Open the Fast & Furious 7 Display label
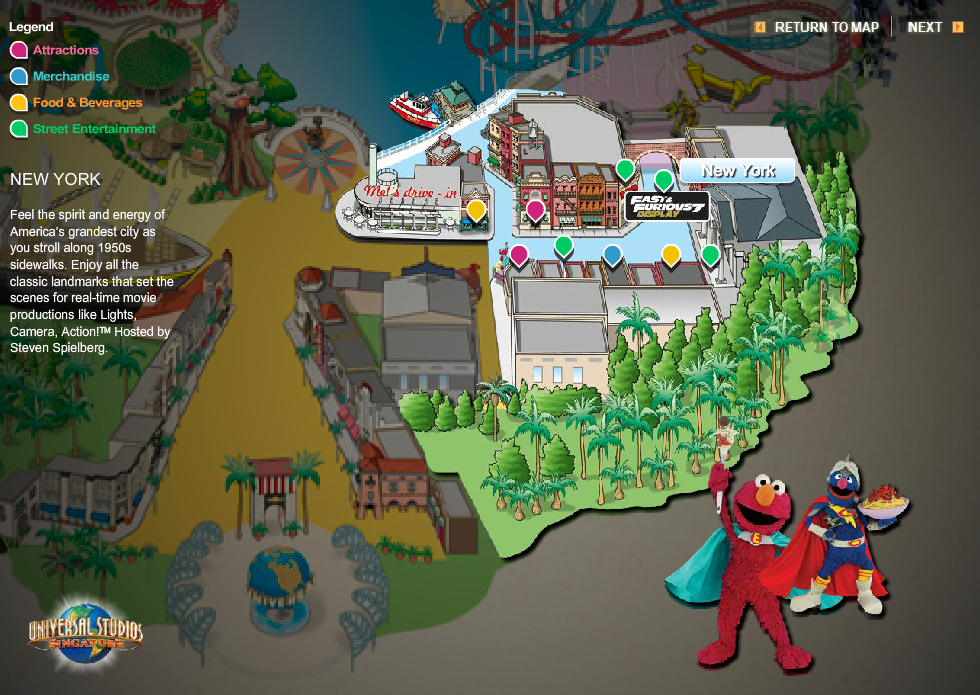Viewport: 980px width, 695px height. pos(667,207)
